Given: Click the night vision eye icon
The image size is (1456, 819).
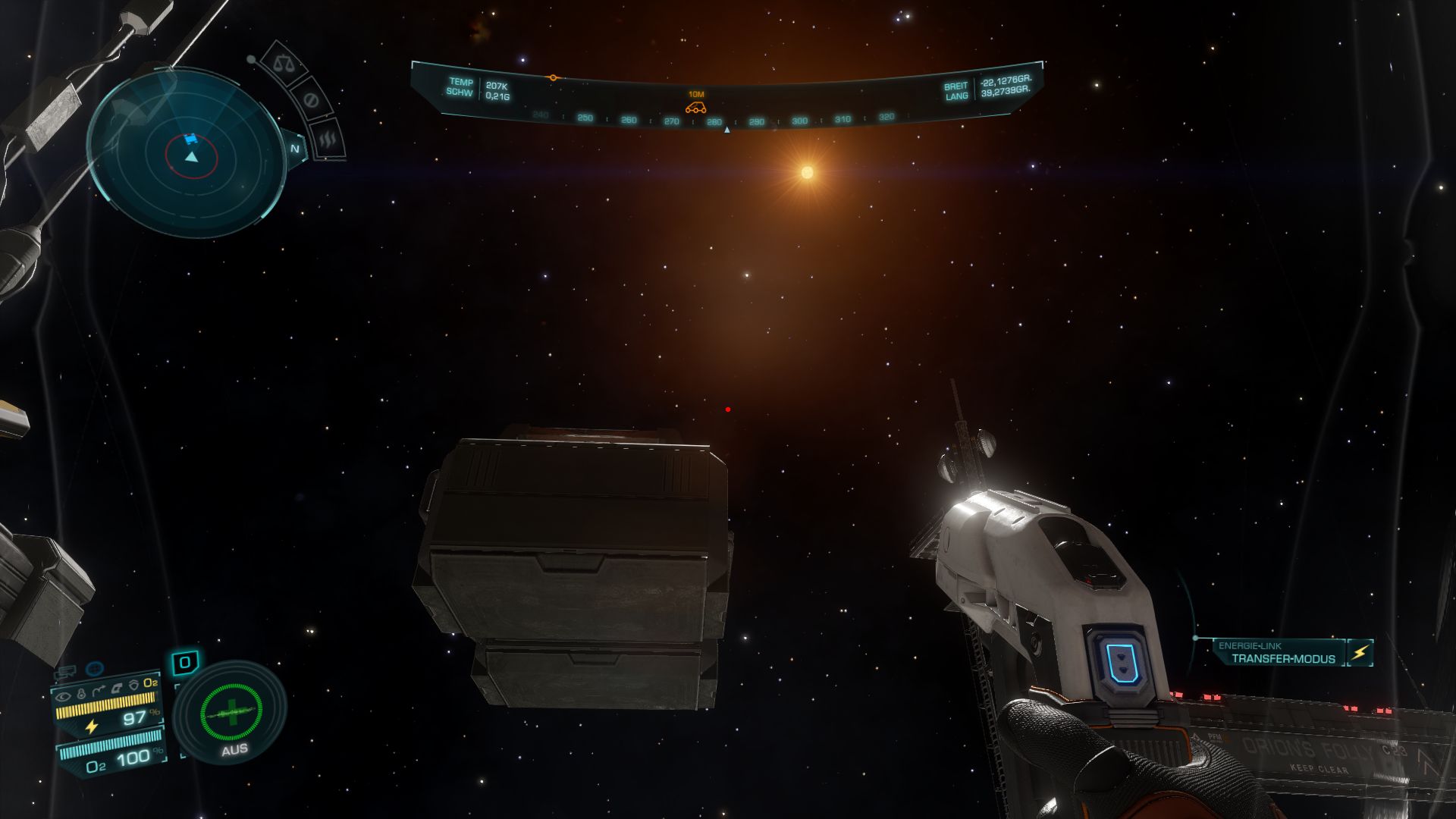Looking at the screenshot, I should pyautogui.click(x=64, y=695).
